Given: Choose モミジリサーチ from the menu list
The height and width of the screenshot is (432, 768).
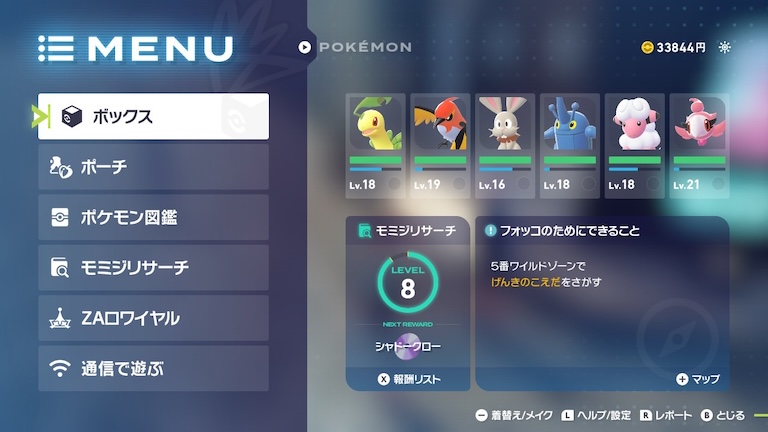Looking at the screenshot, I should [153, 268].
